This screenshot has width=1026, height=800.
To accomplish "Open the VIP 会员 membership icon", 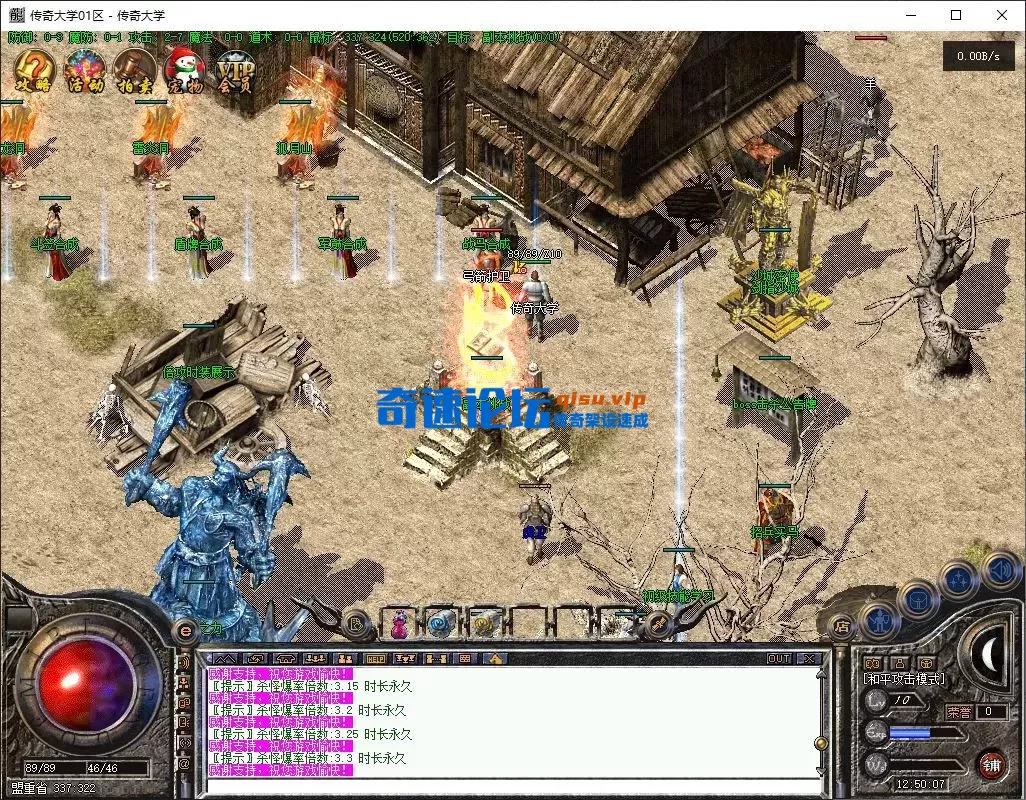I will [x=236, y=71].
